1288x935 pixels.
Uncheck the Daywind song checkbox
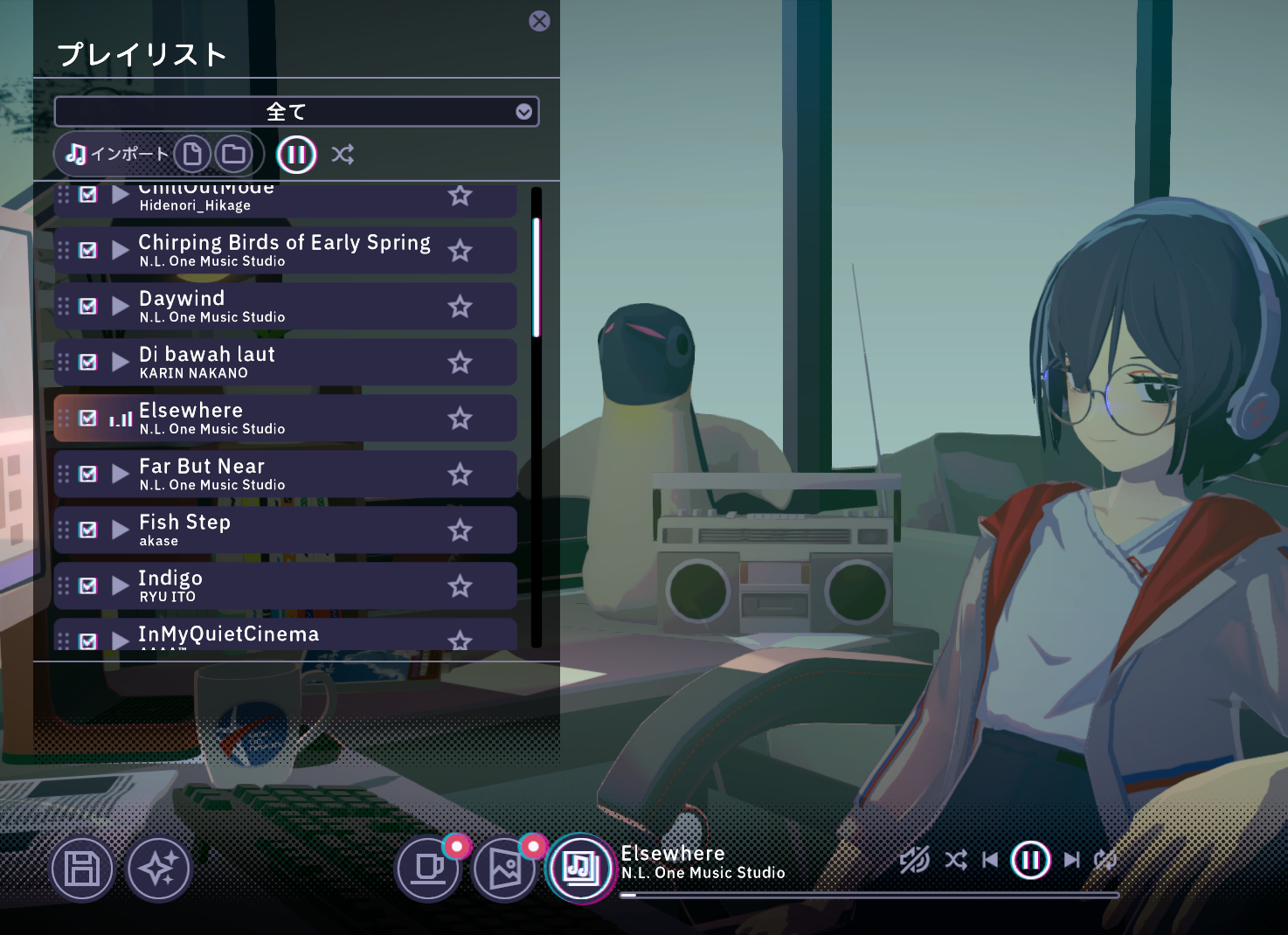[87, 306]
